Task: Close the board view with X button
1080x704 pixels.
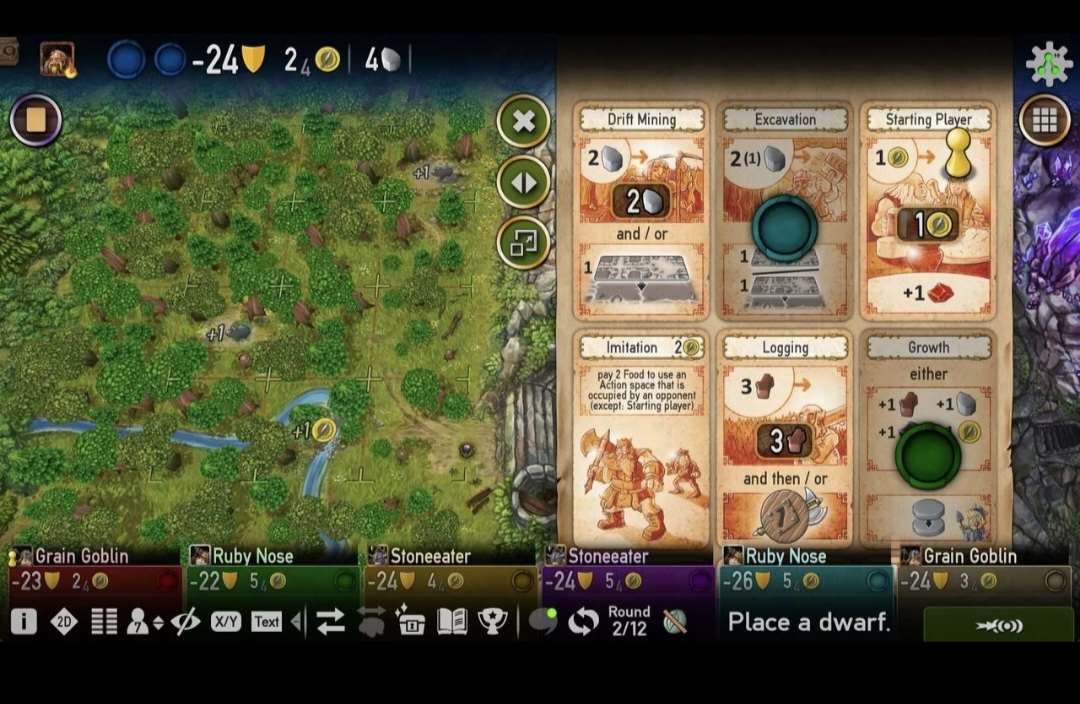Action: 523,122
